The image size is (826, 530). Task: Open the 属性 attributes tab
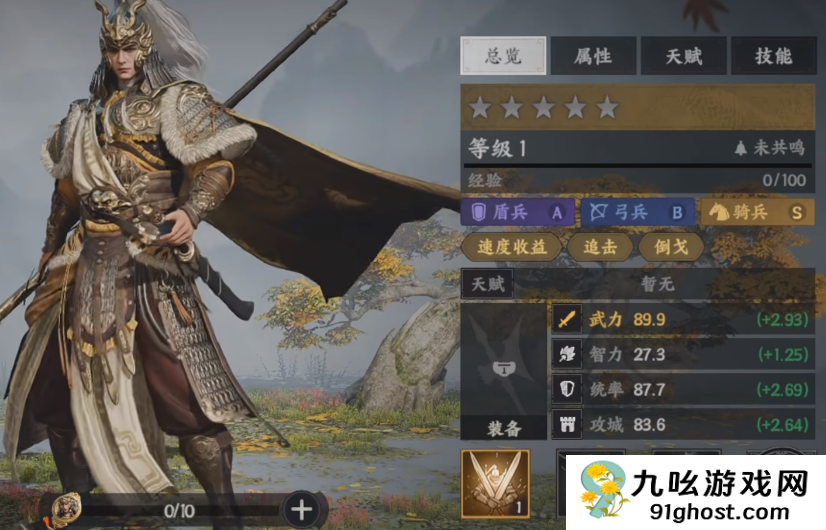click(593, 56)
